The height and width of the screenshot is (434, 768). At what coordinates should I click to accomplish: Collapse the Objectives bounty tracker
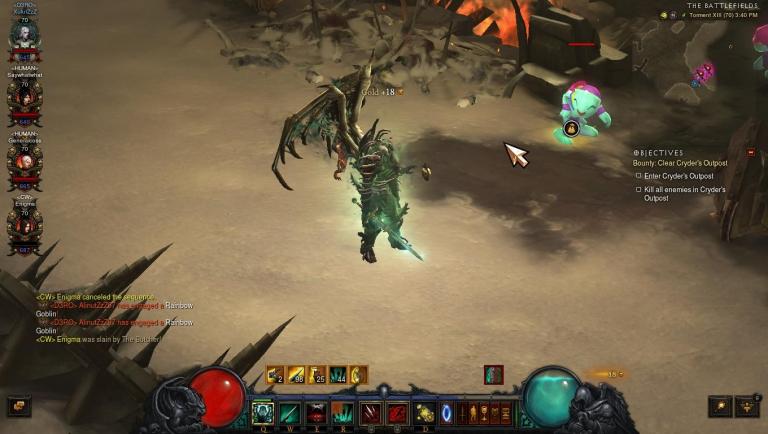click(x=750, y=152)
